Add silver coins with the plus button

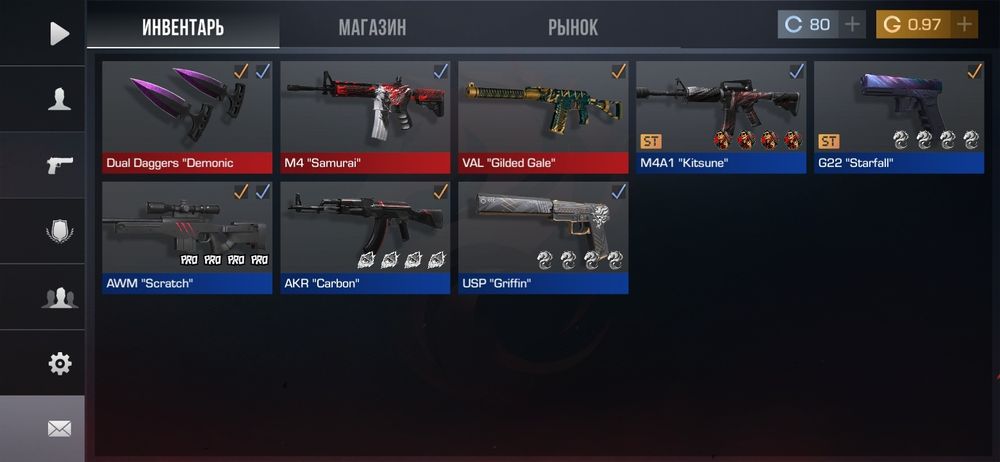[x=852, y=24]
